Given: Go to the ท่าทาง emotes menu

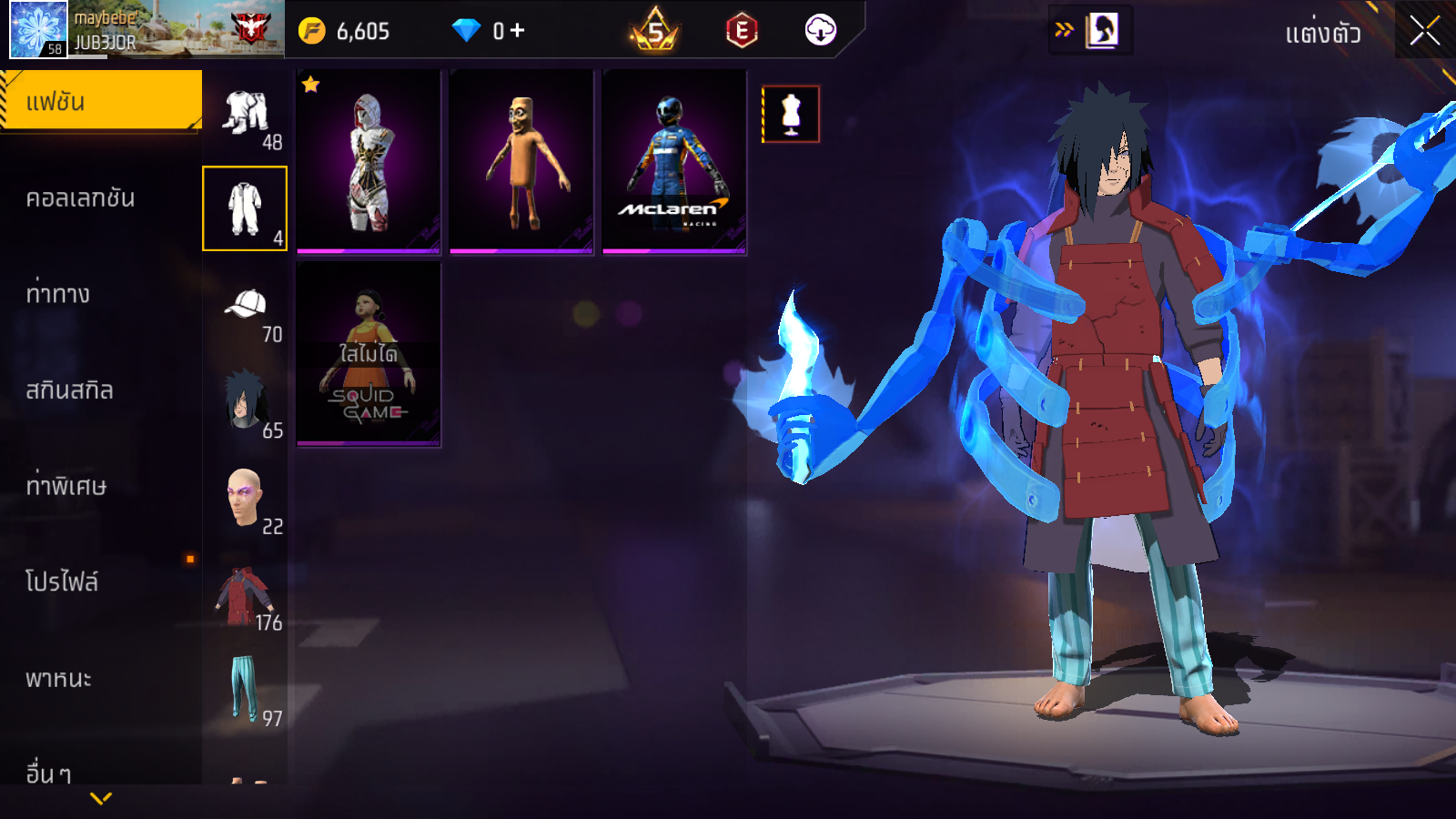Looking at the screenshot, I should tap(59, 294).
